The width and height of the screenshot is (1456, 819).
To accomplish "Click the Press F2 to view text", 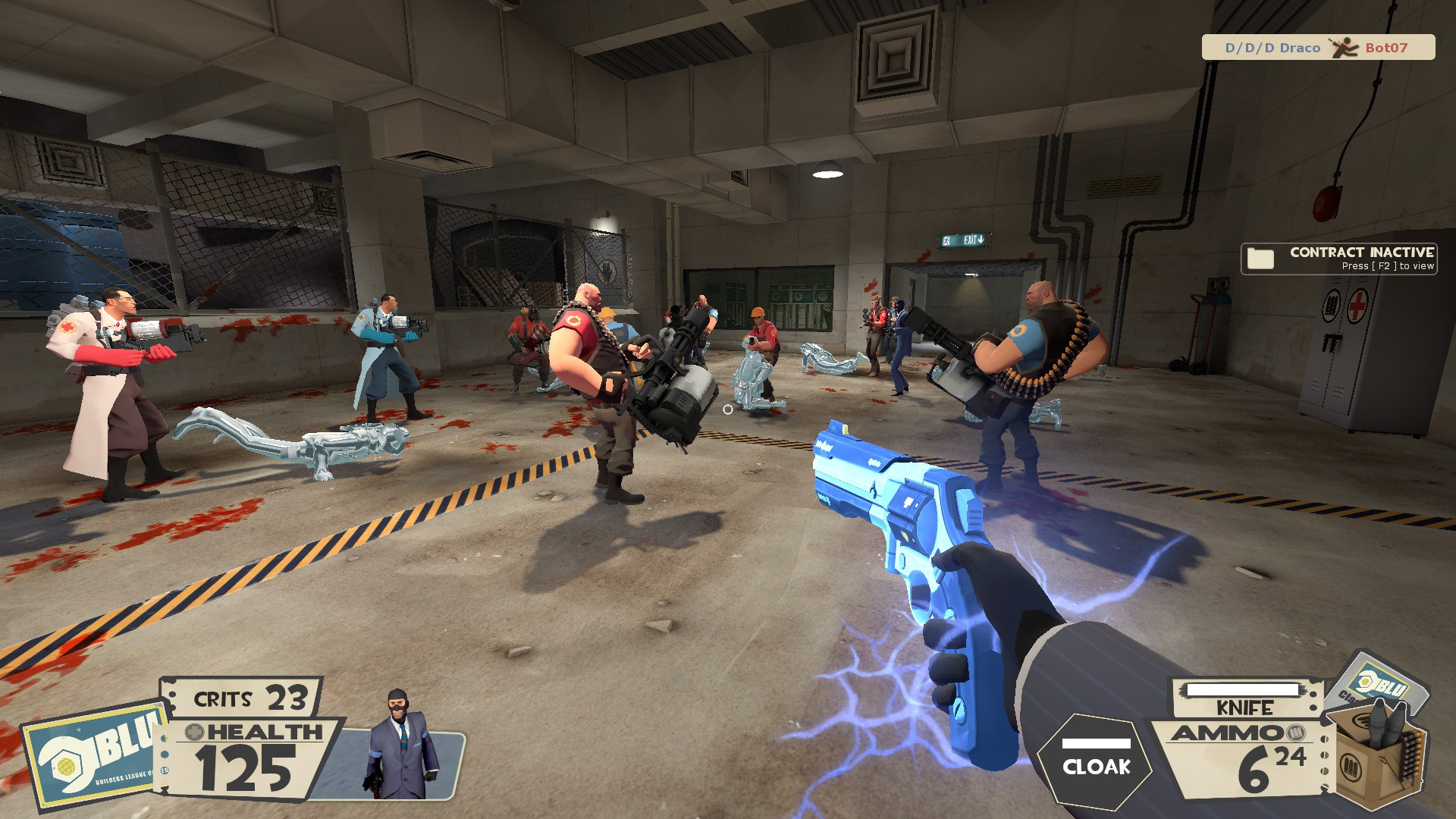I will pyautogui.click(x=1389, y=266).
